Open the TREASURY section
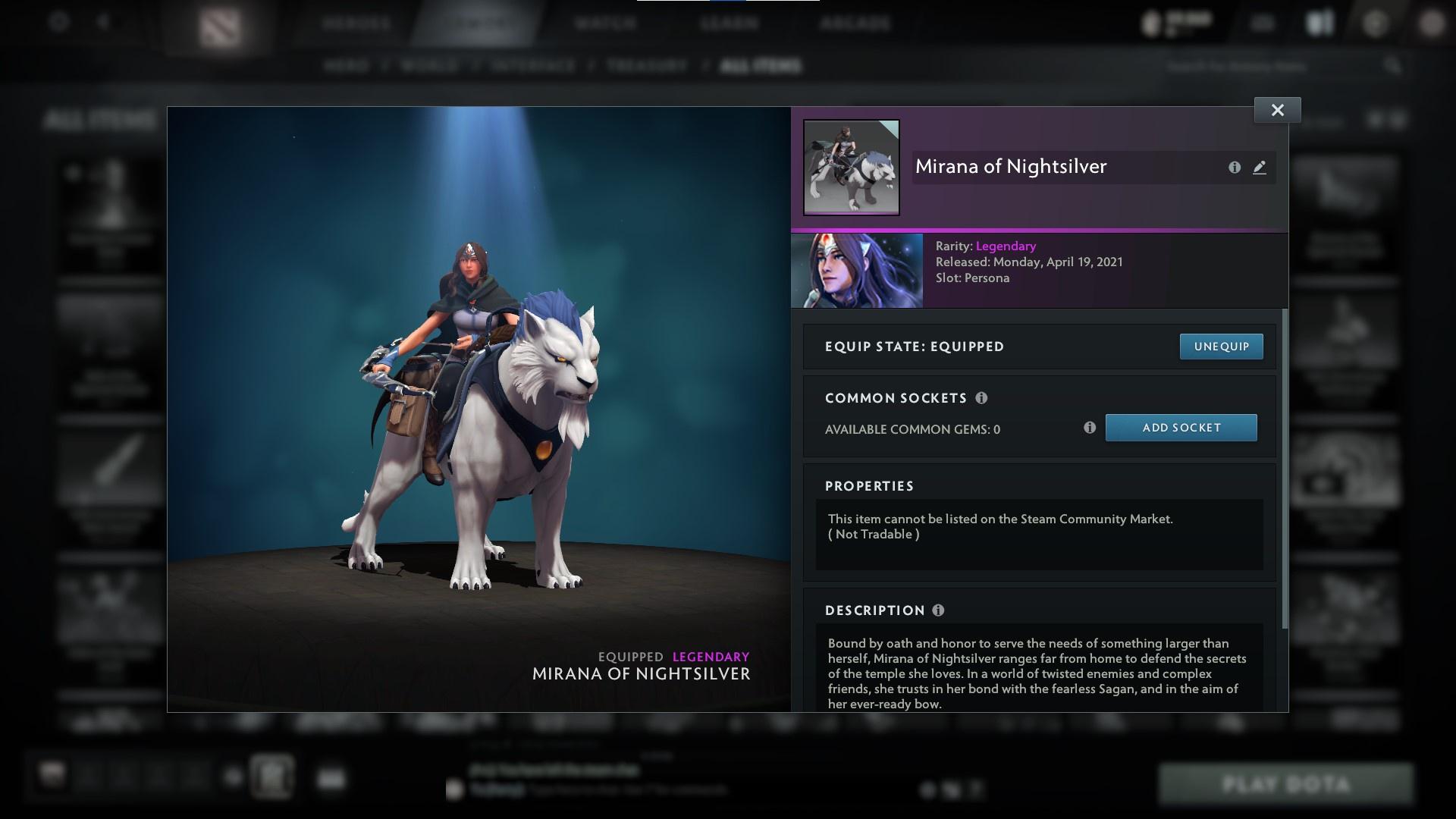The width and height of the screenshot is (1456, 819). 645,66
